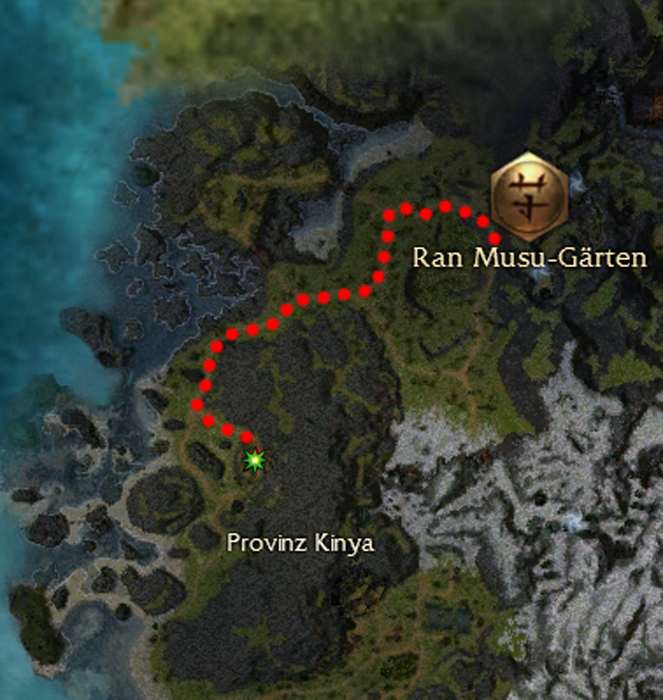The width and height of the screenshot is (663, 700).
Task: Click the green star quest marker
Action: click(256, 460)
